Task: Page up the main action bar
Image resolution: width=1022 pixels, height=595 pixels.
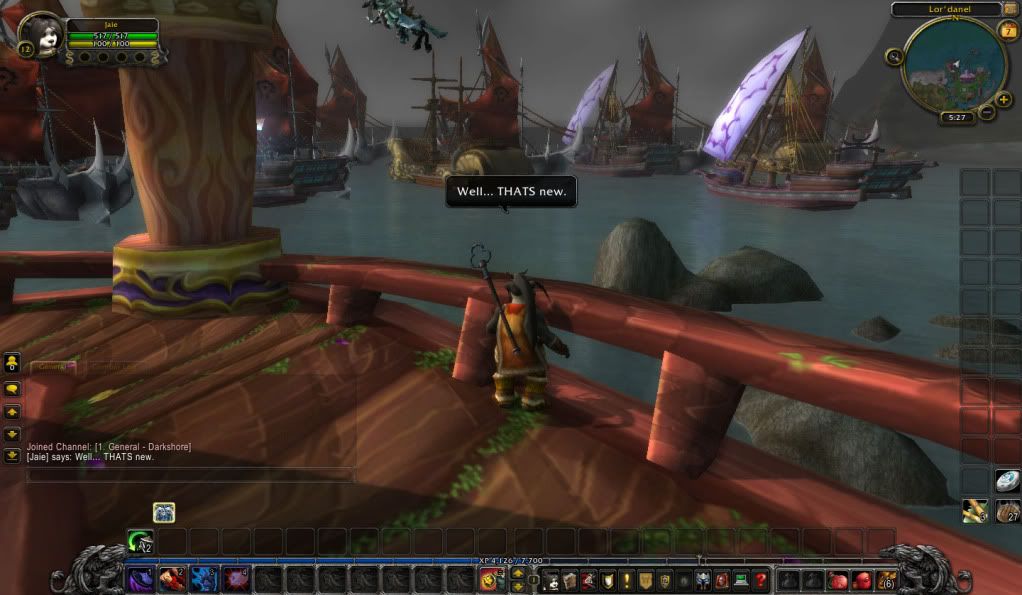Action: pos(517,573)
